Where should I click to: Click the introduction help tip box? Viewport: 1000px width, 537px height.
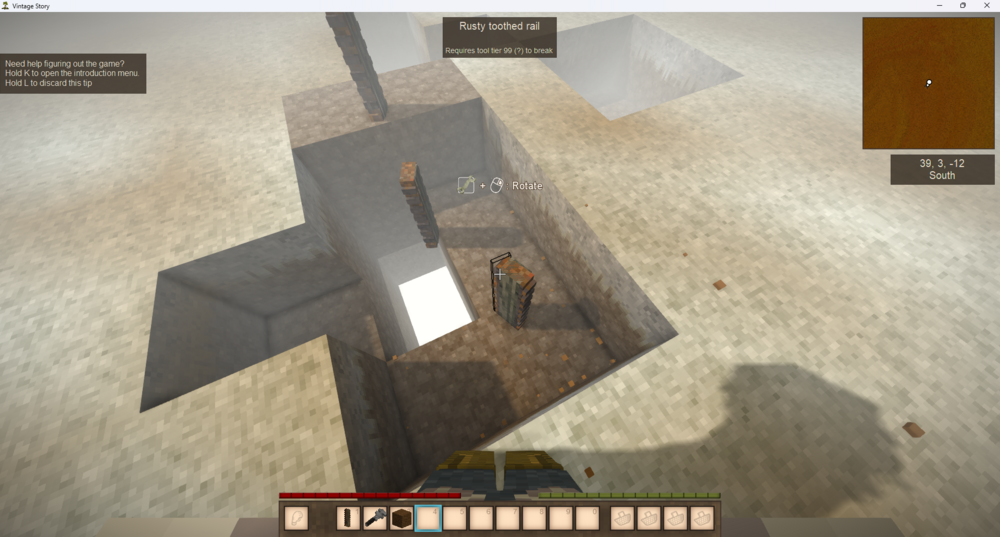point(75,73)
